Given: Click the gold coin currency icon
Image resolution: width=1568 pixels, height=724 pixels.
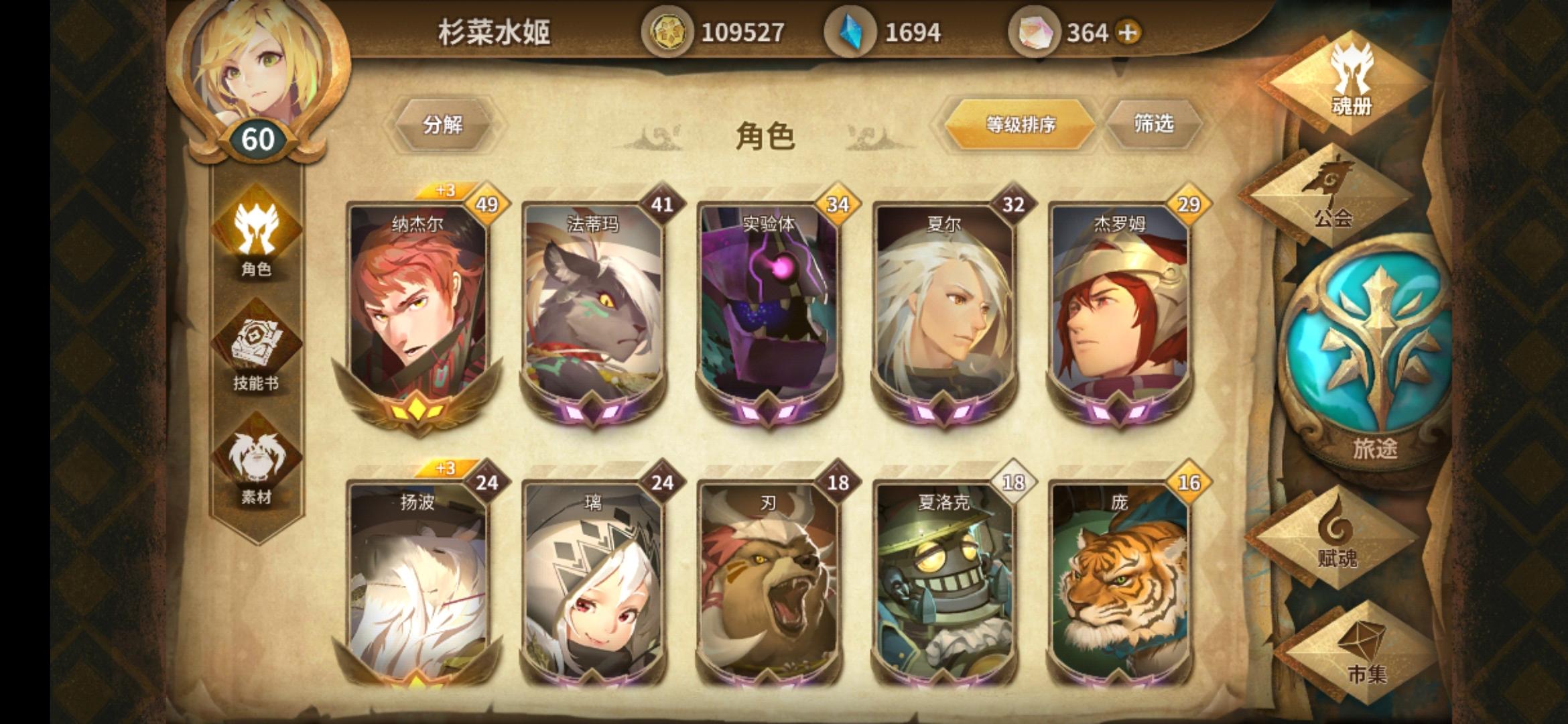Looking at the screenshot, I should tap(668, 30).
